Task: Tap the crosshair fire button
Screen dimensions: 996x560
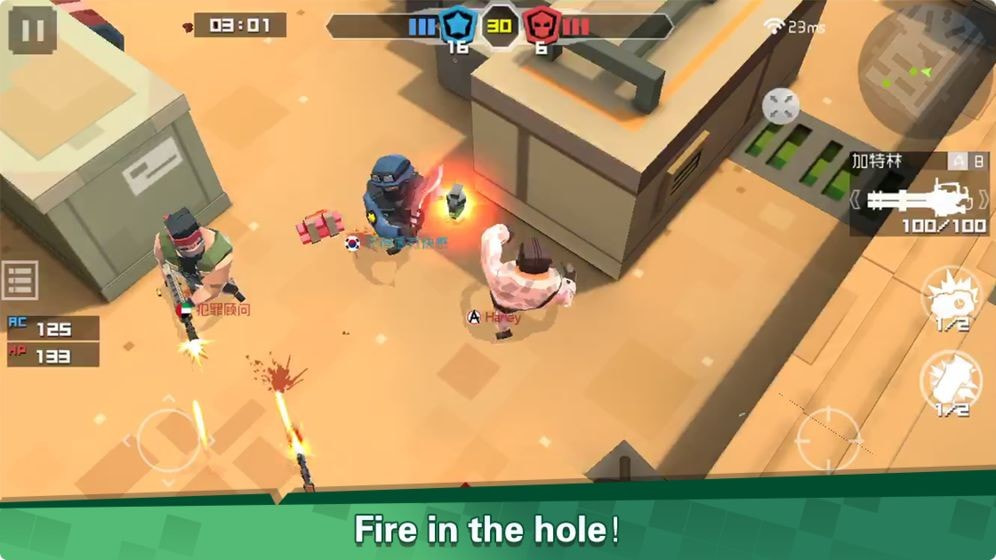Action: coord(828,438)
